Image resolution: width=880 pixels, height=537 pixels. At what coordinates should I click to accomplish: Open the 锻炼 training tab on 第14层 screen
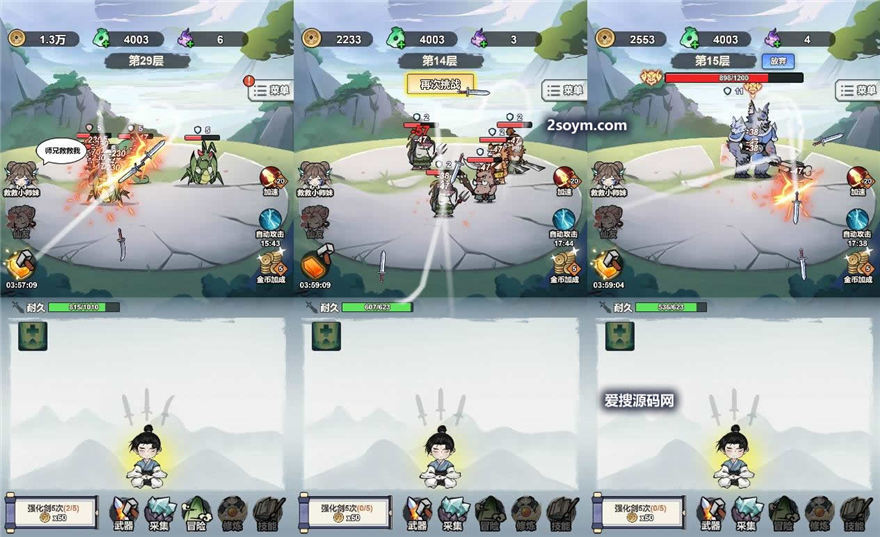click(525, 511)
